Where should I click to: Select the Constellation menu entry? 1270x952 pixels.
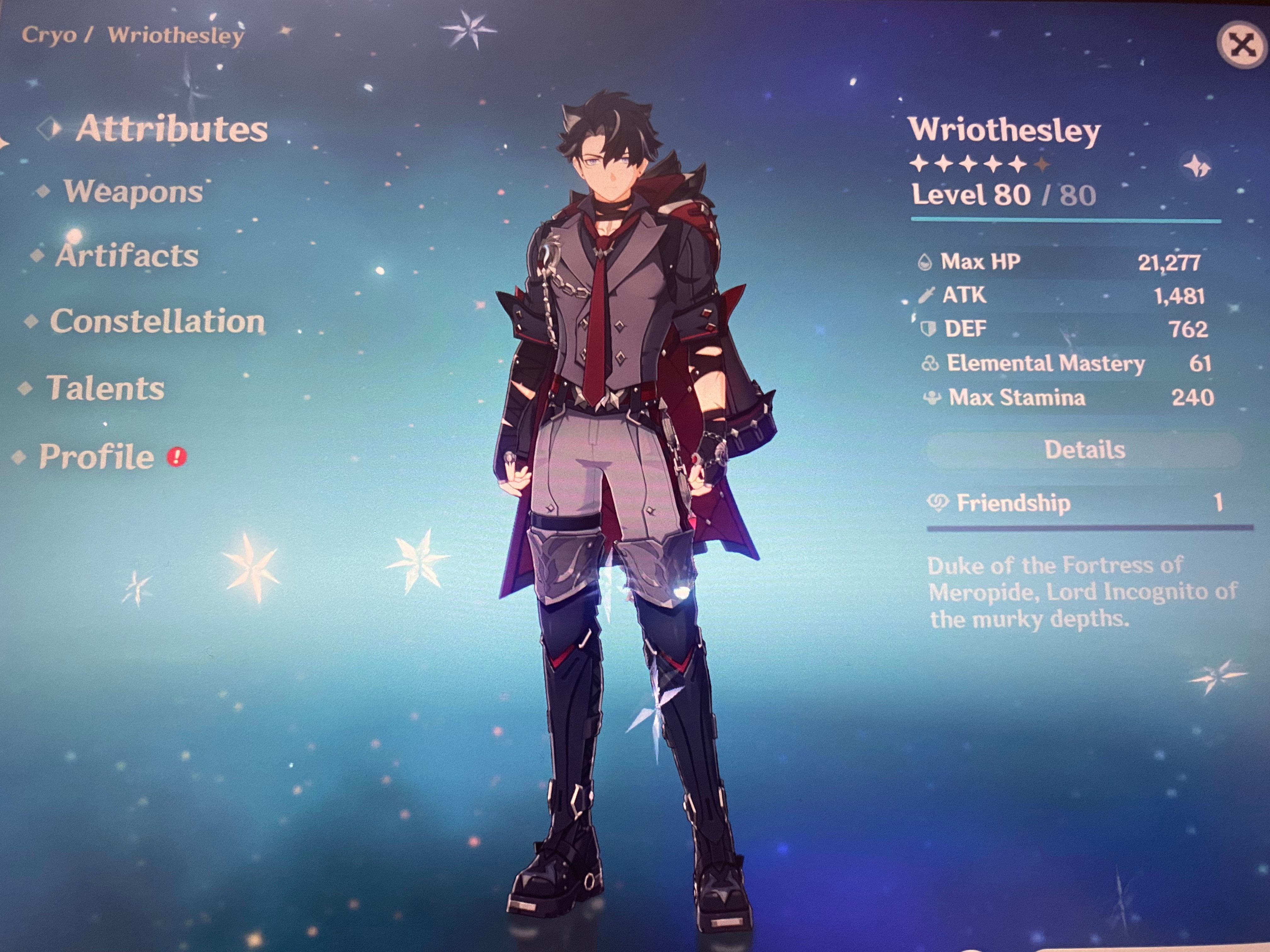[x=159, y=323]
